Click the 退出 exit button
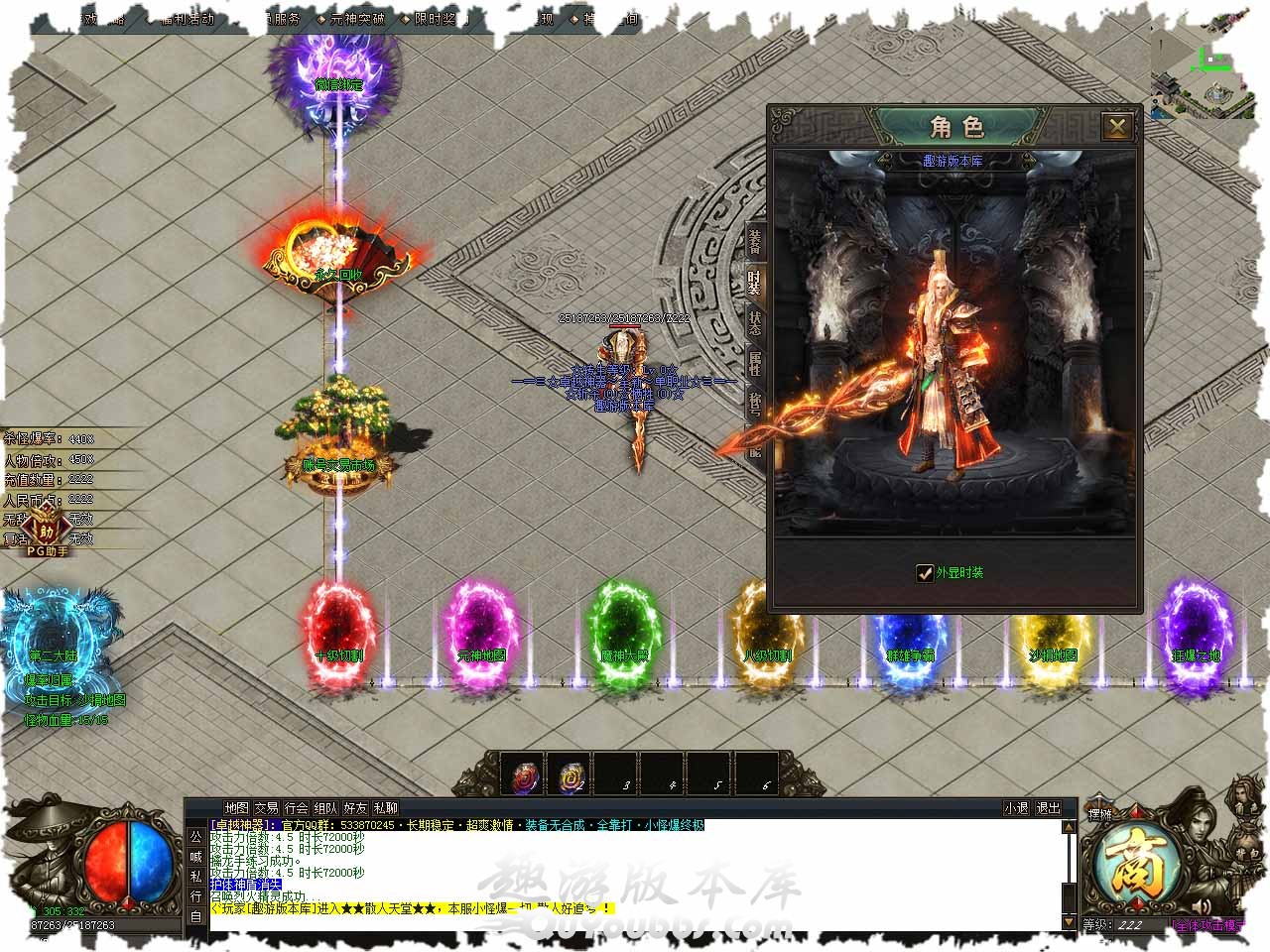Viewport: 1270px width, 952px height. [1048, 808]
